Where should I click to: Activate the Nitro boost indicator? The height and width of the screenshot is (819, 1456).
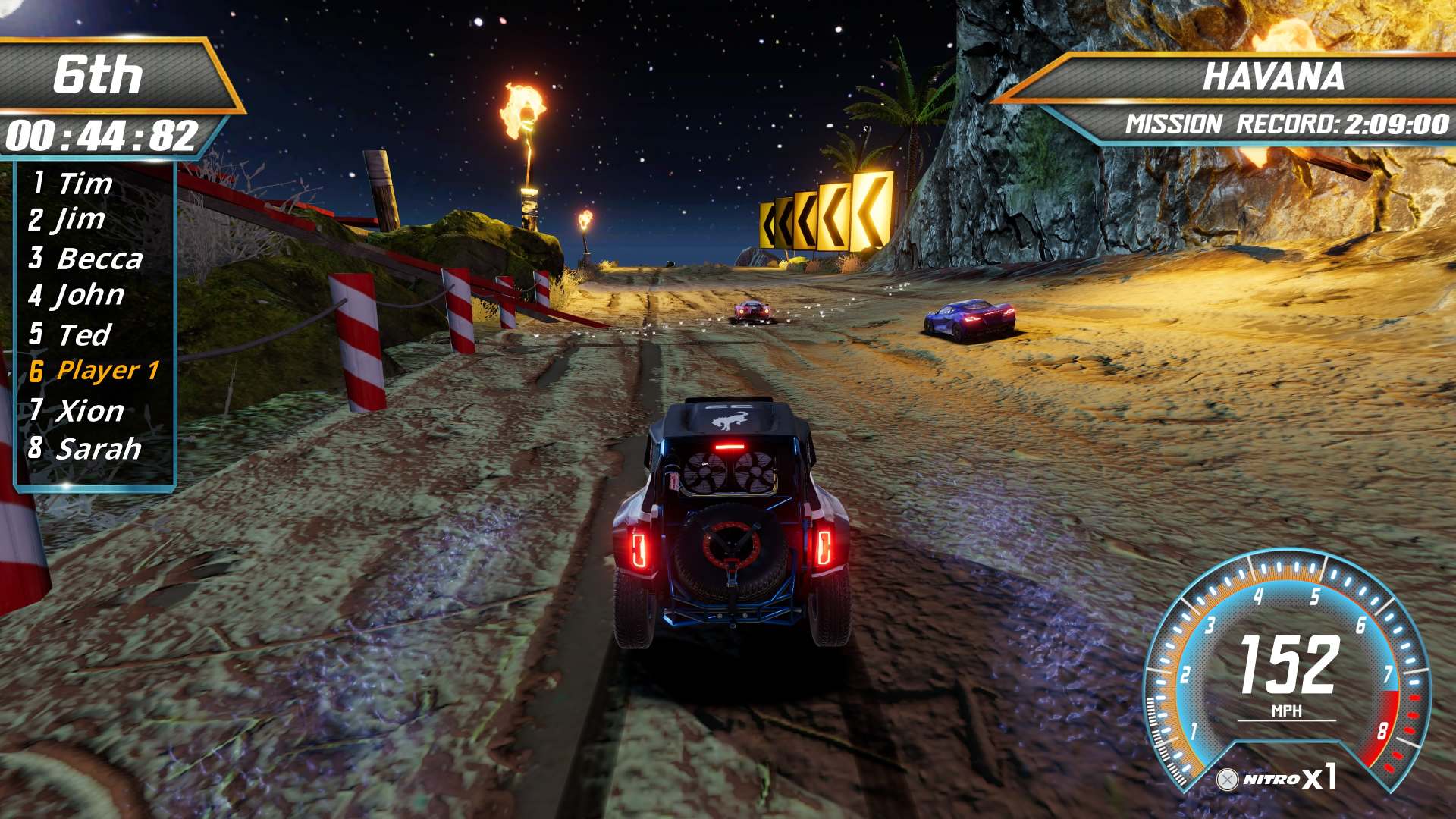(x=1276, y=779)
